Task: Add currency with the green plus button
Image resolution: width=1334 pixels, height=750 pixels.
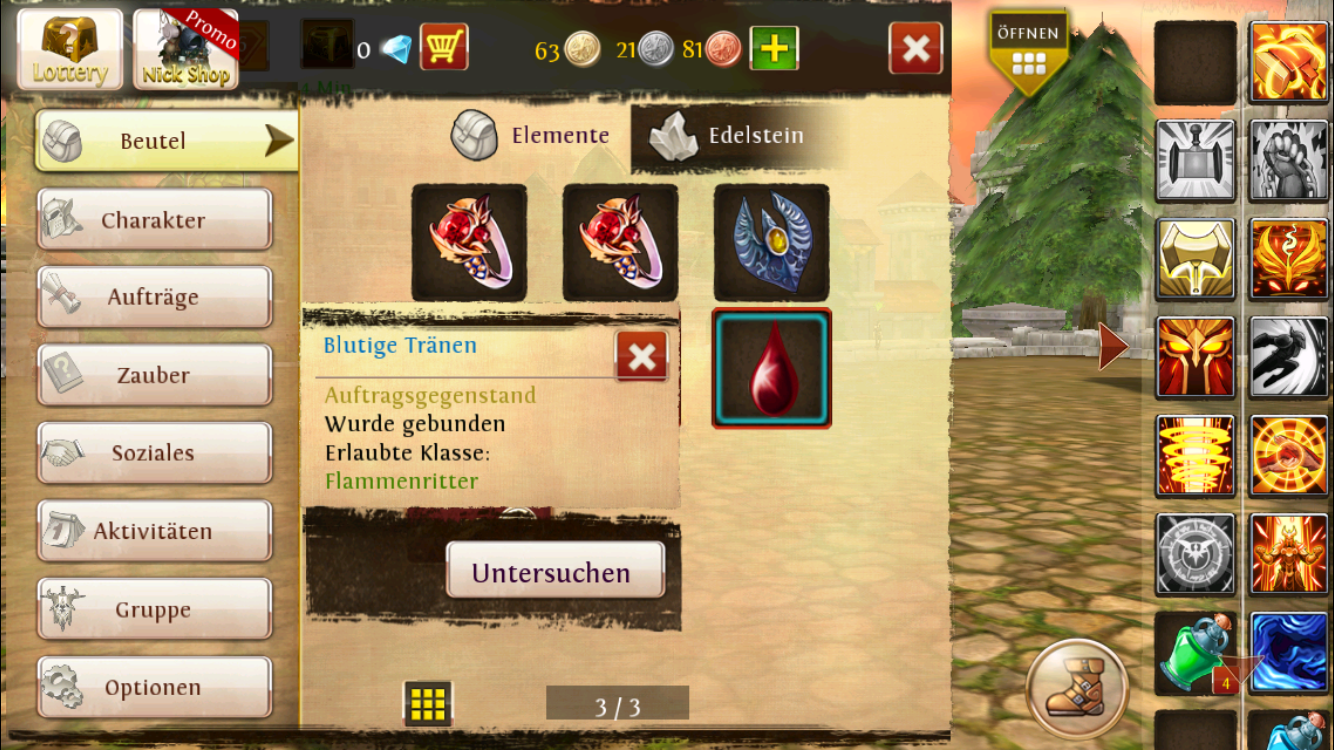Action: click(774, 48)
